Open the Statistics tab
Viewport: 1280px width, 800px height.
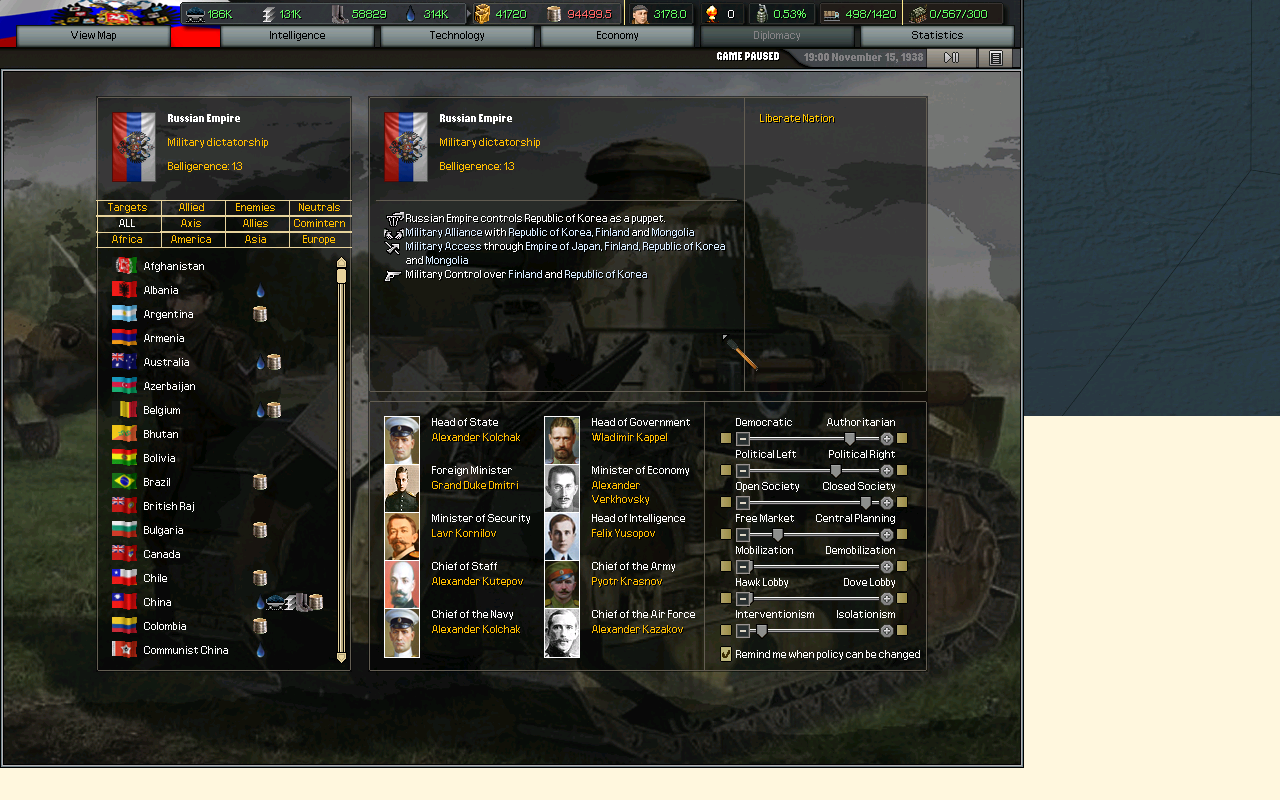[x=936, y=35]
